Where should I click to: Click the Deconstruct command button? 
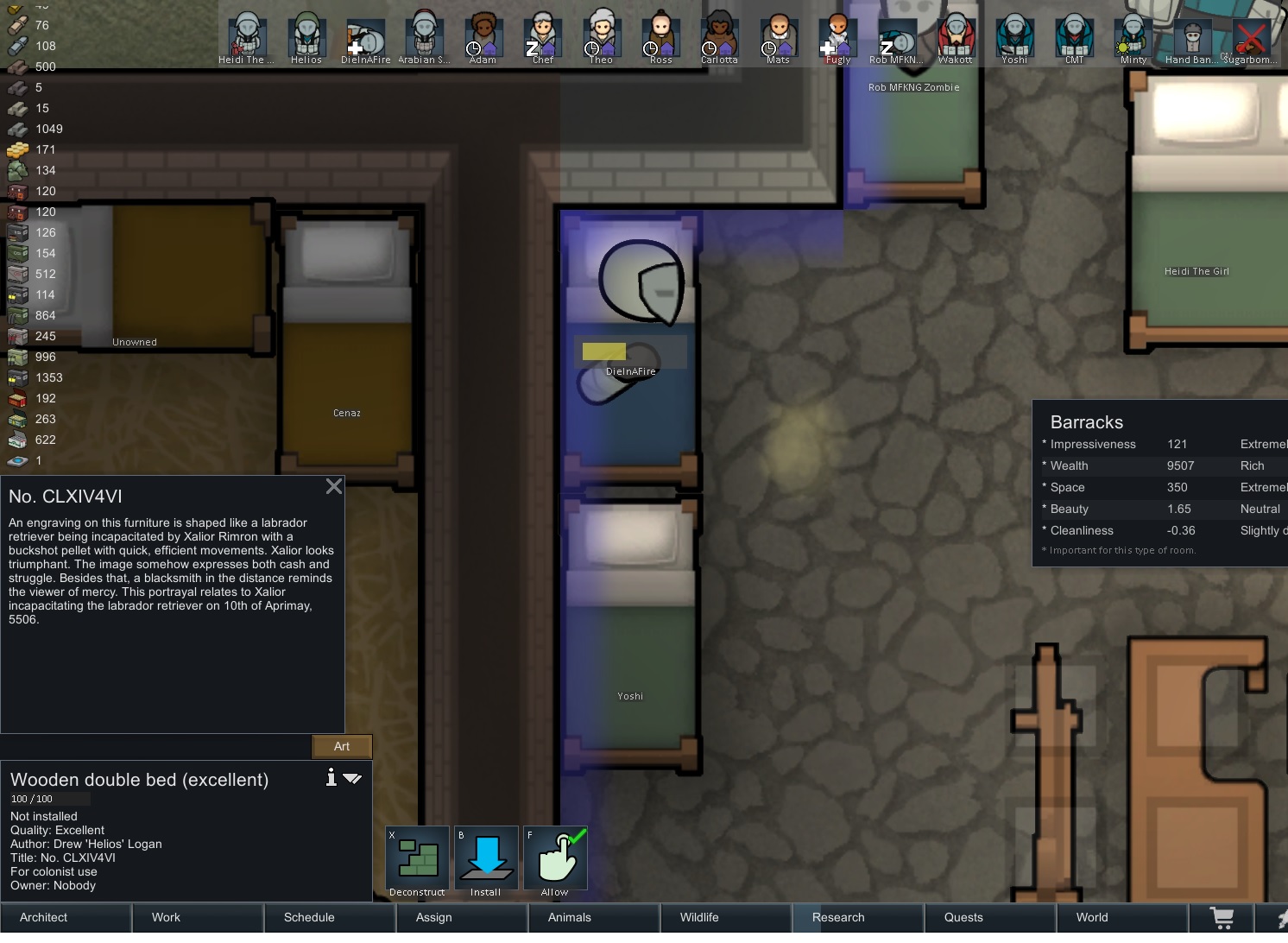pos(417,858)
